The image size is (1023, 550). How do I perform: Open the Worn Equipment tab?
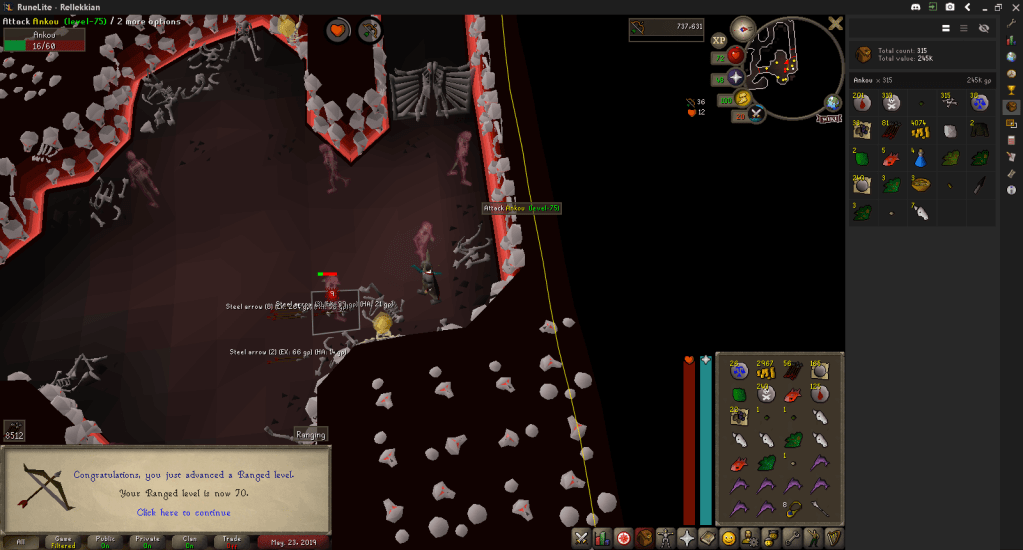[665, 538]
